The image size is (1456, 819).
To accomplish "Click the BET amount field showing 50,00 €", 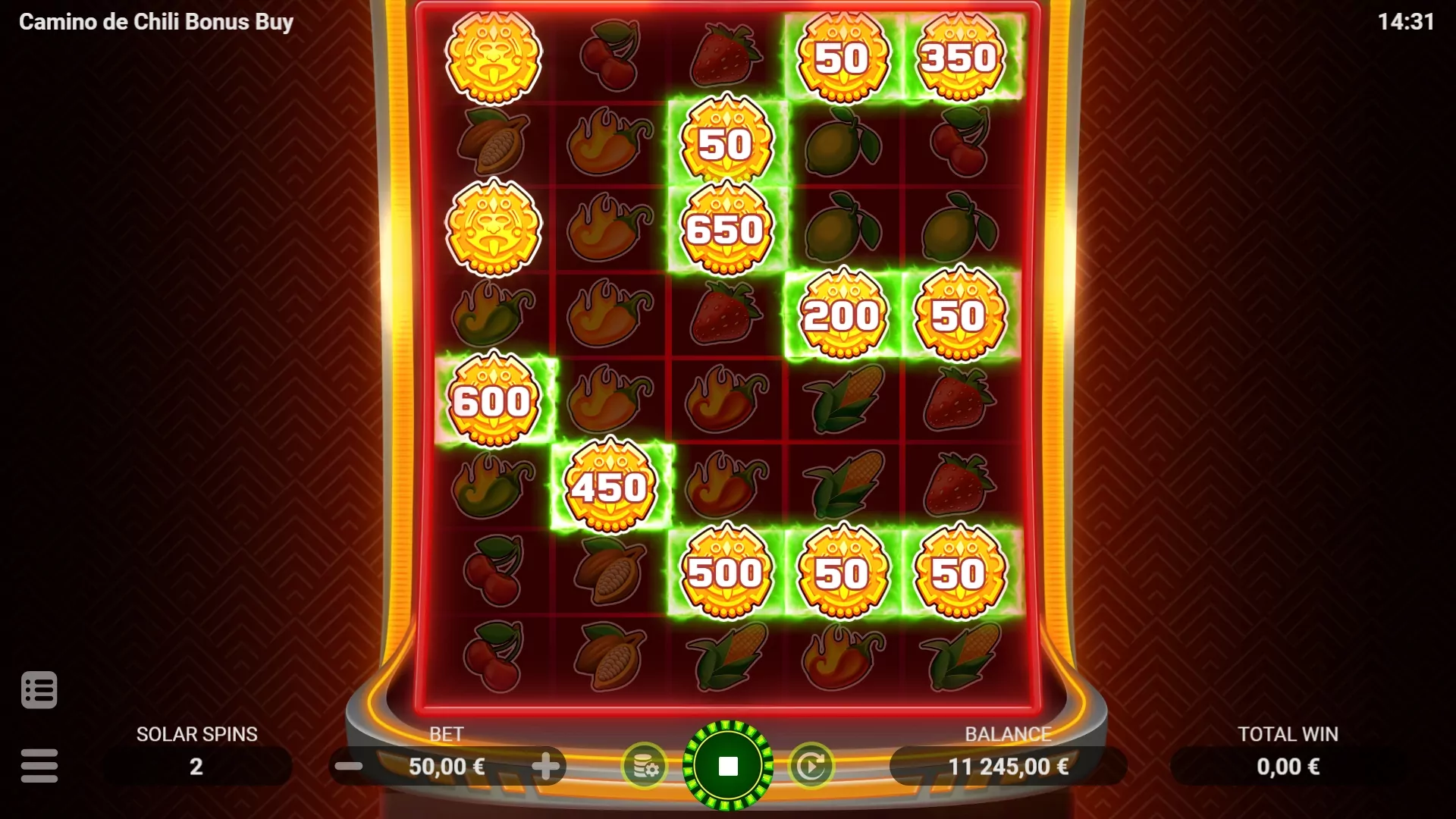I will (x=449, y=766).
